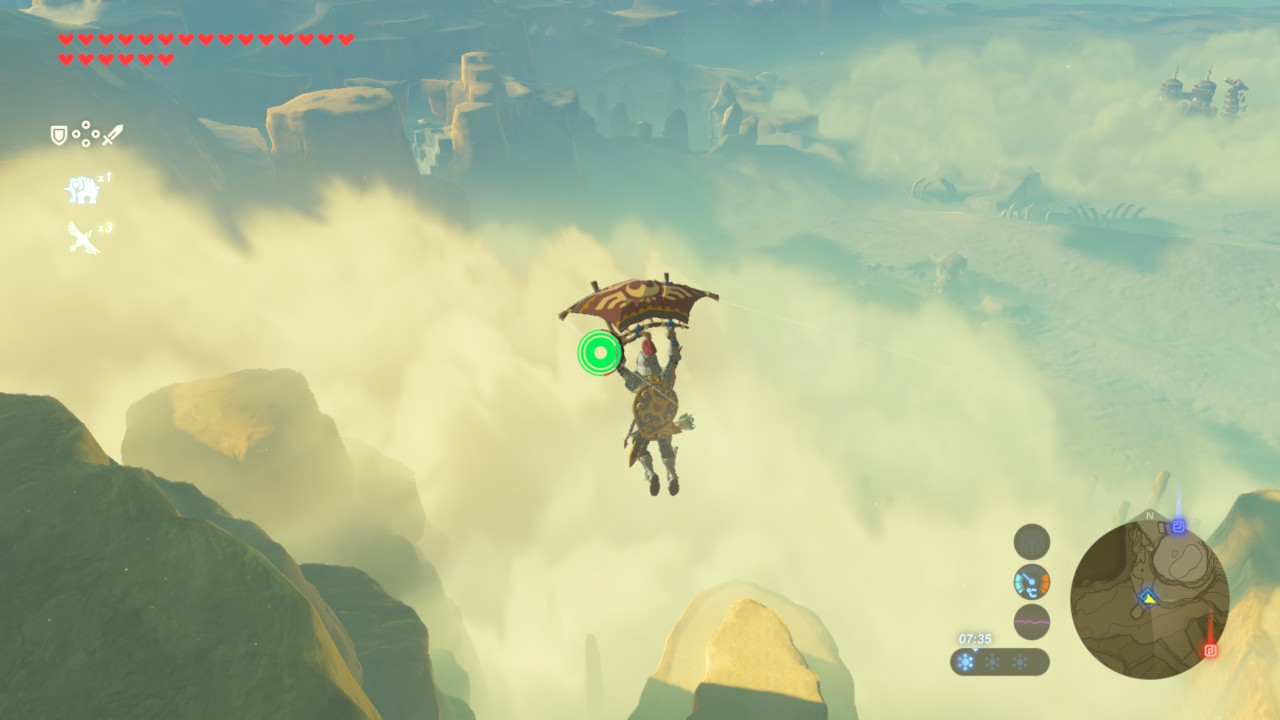Click the red shrine marker on minimap
The image size is (1280, 720).
pos(1211,650)
